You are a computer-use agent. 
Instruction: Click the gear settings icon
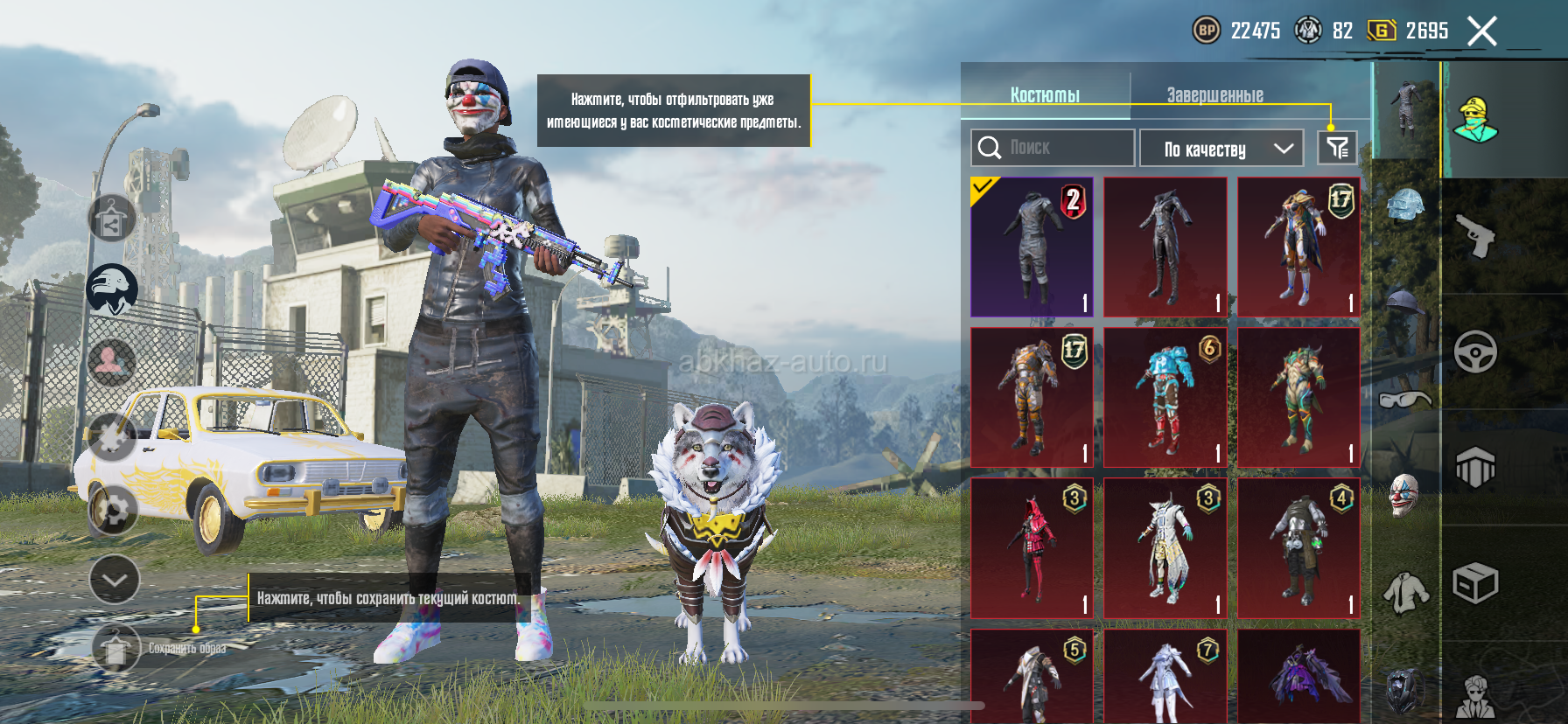tap(114, 510)
